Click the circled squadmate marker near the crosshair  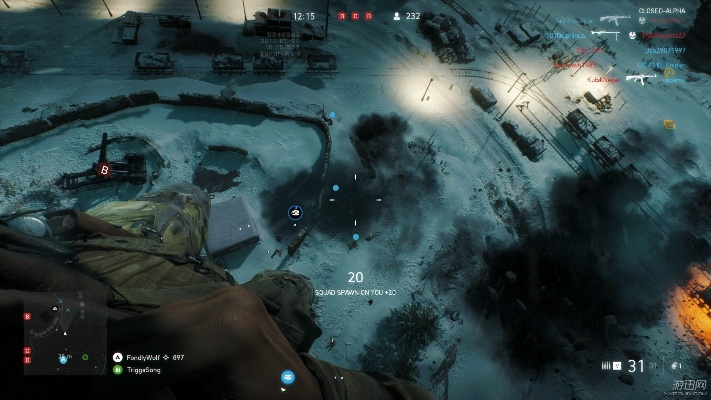(x=295, y=212)
